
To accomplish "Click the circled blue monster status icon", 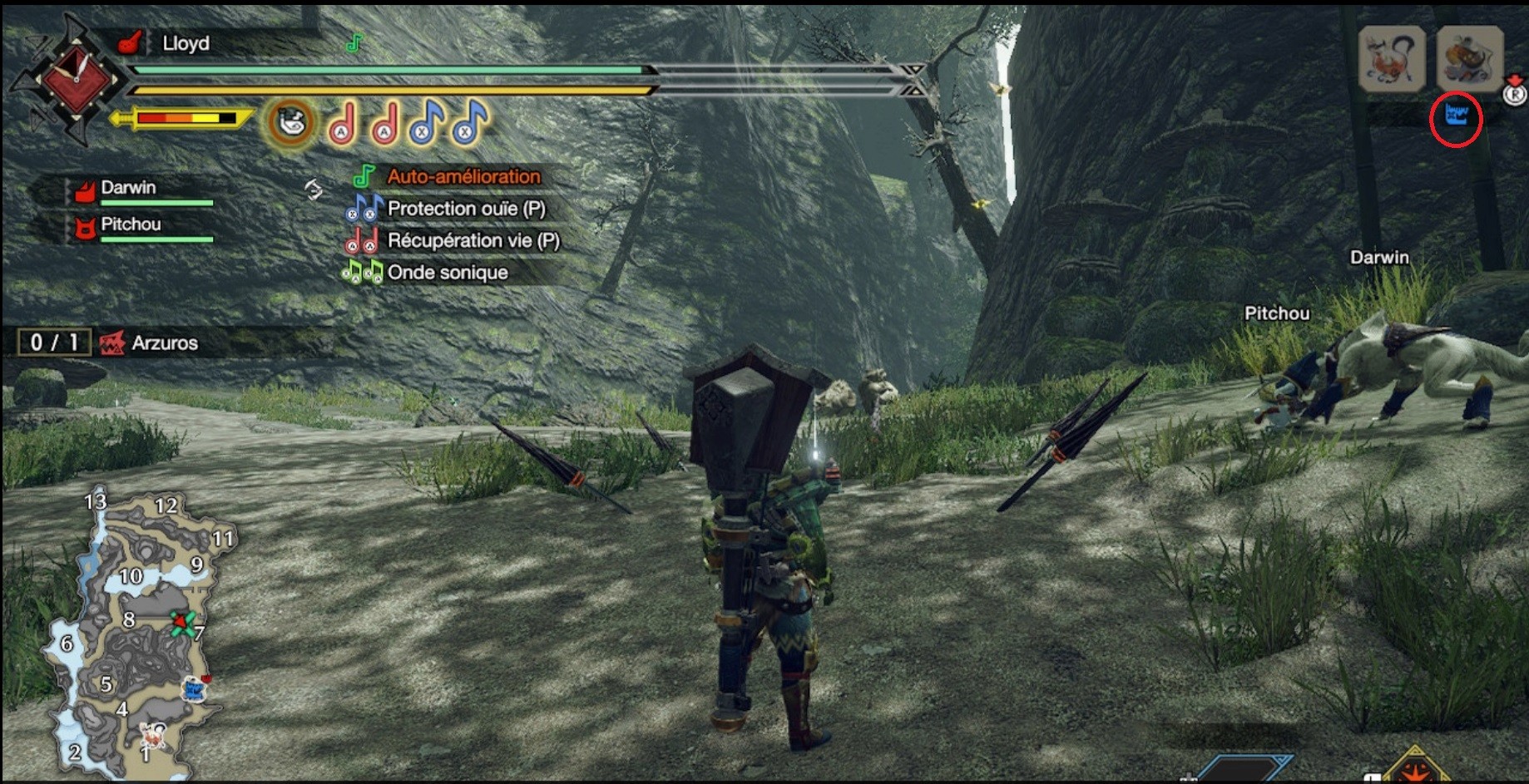I will click(x=1455, y=115).
